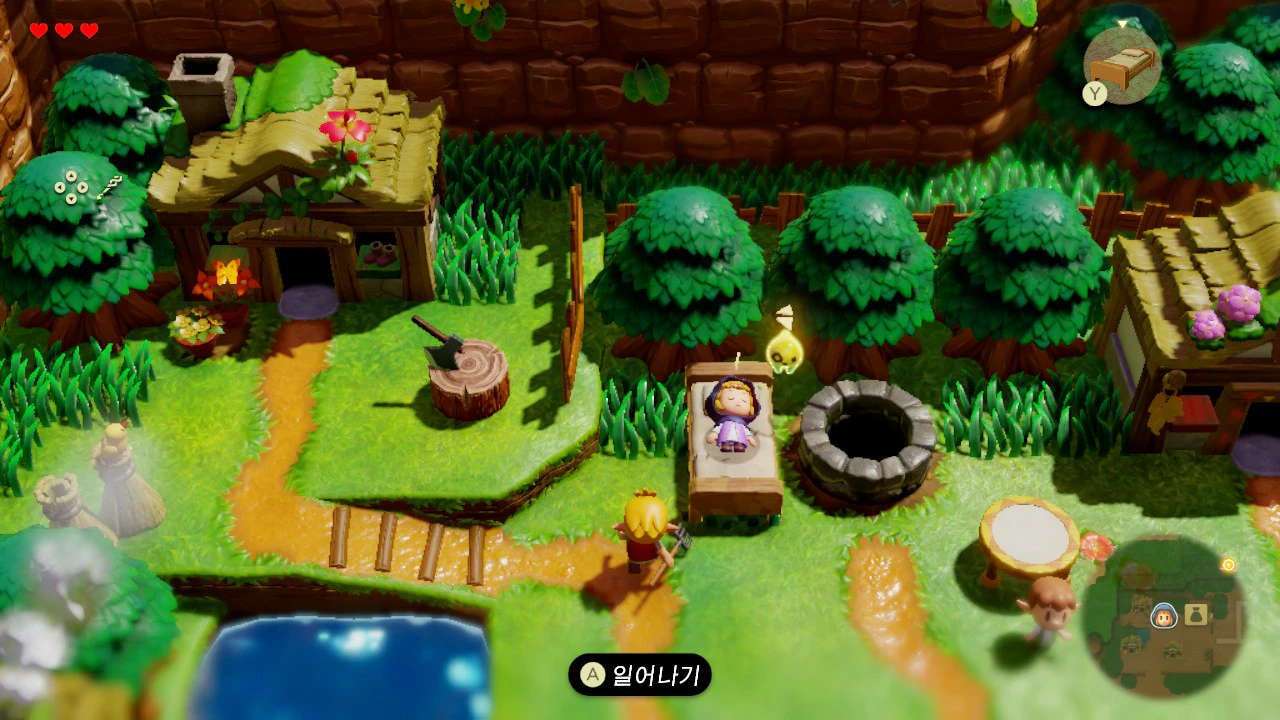This screenshot has width=1280, height=720.
Task: Click the Zelda marker on the minimap
Action: (1162, 615)
